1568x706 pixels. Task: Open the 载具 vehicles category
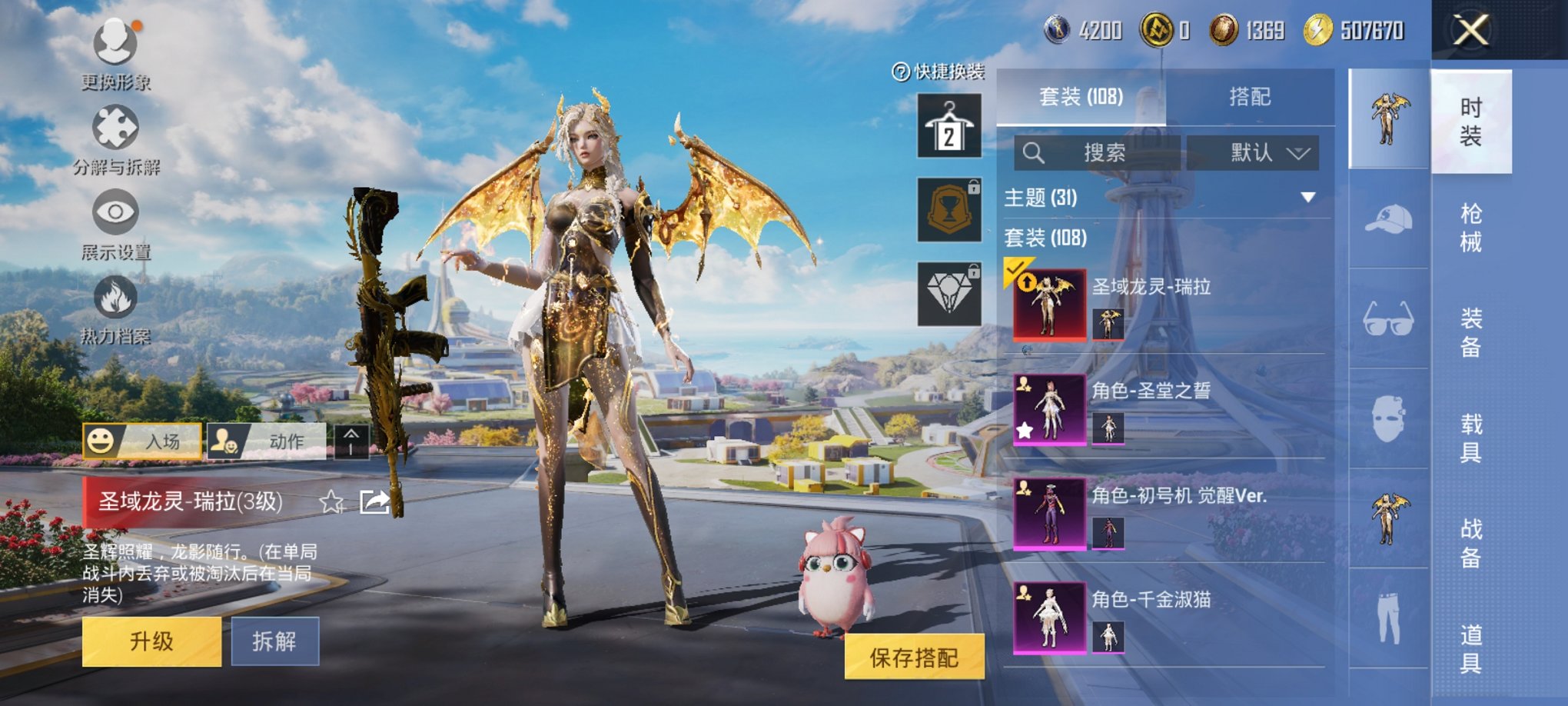click(1470, 438)
